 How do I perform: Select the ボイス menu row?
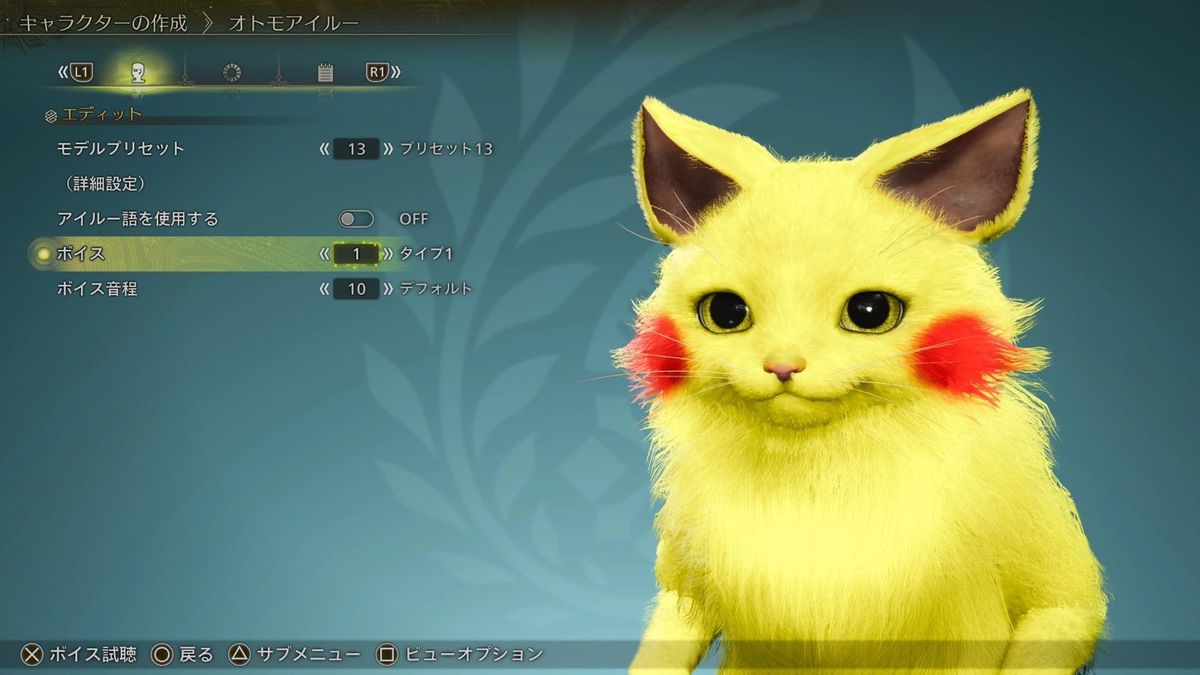(82, 254)
